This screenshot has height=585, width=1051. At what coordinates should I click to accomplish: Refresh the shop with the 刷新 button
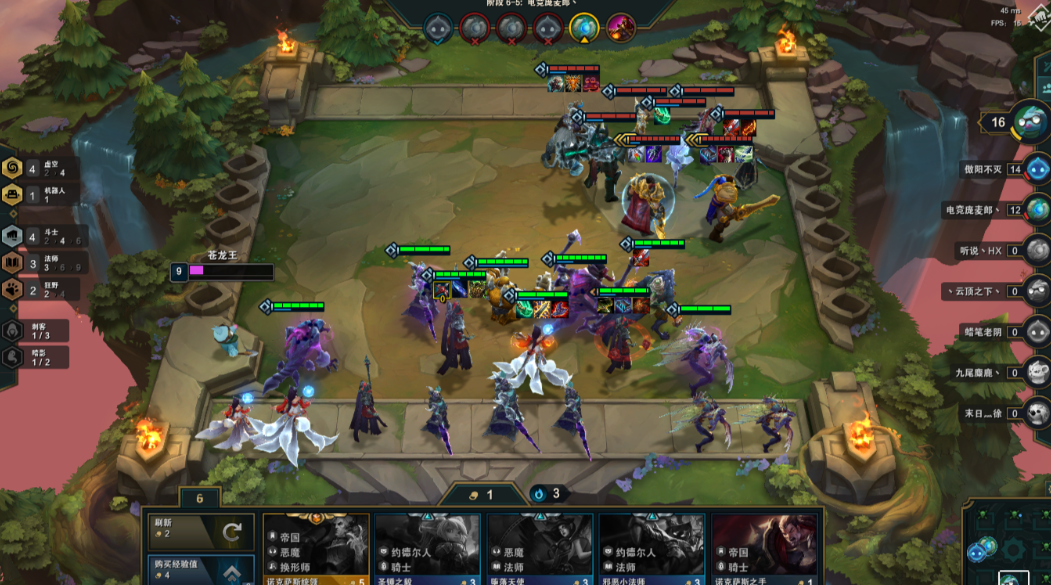tap(199, 531)
